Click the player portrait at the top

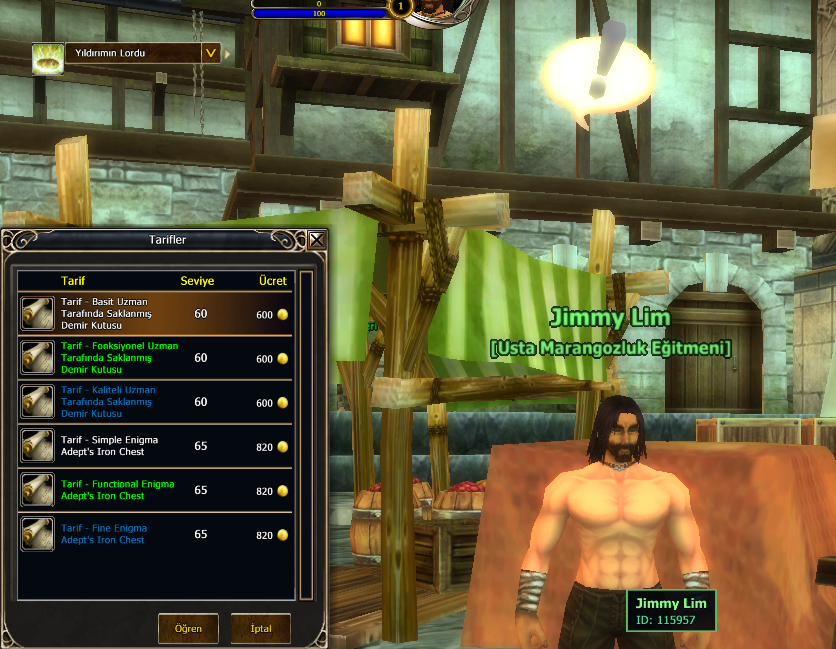point(432,10)
